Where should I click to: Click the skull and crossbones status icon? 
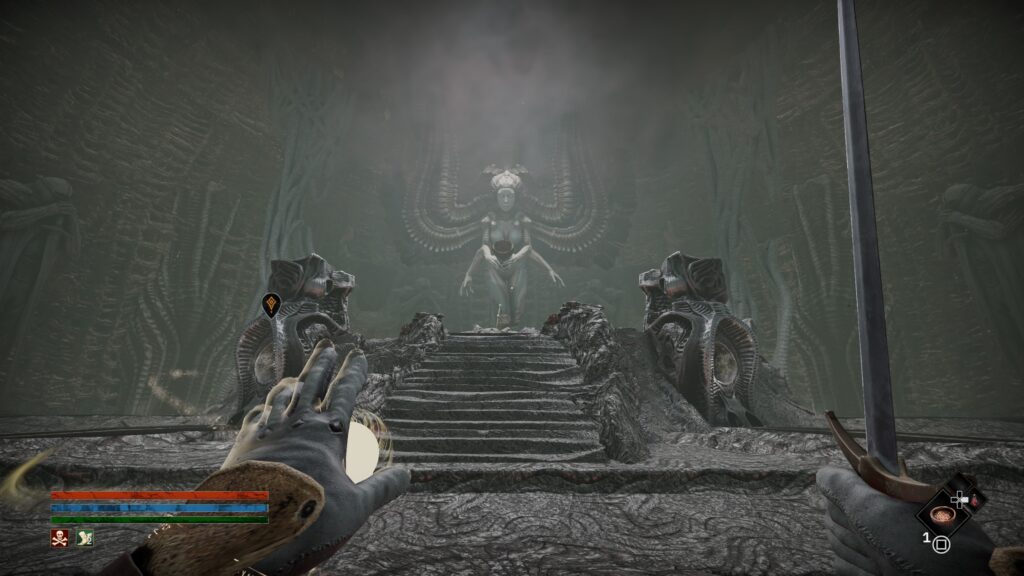(60, 538)
